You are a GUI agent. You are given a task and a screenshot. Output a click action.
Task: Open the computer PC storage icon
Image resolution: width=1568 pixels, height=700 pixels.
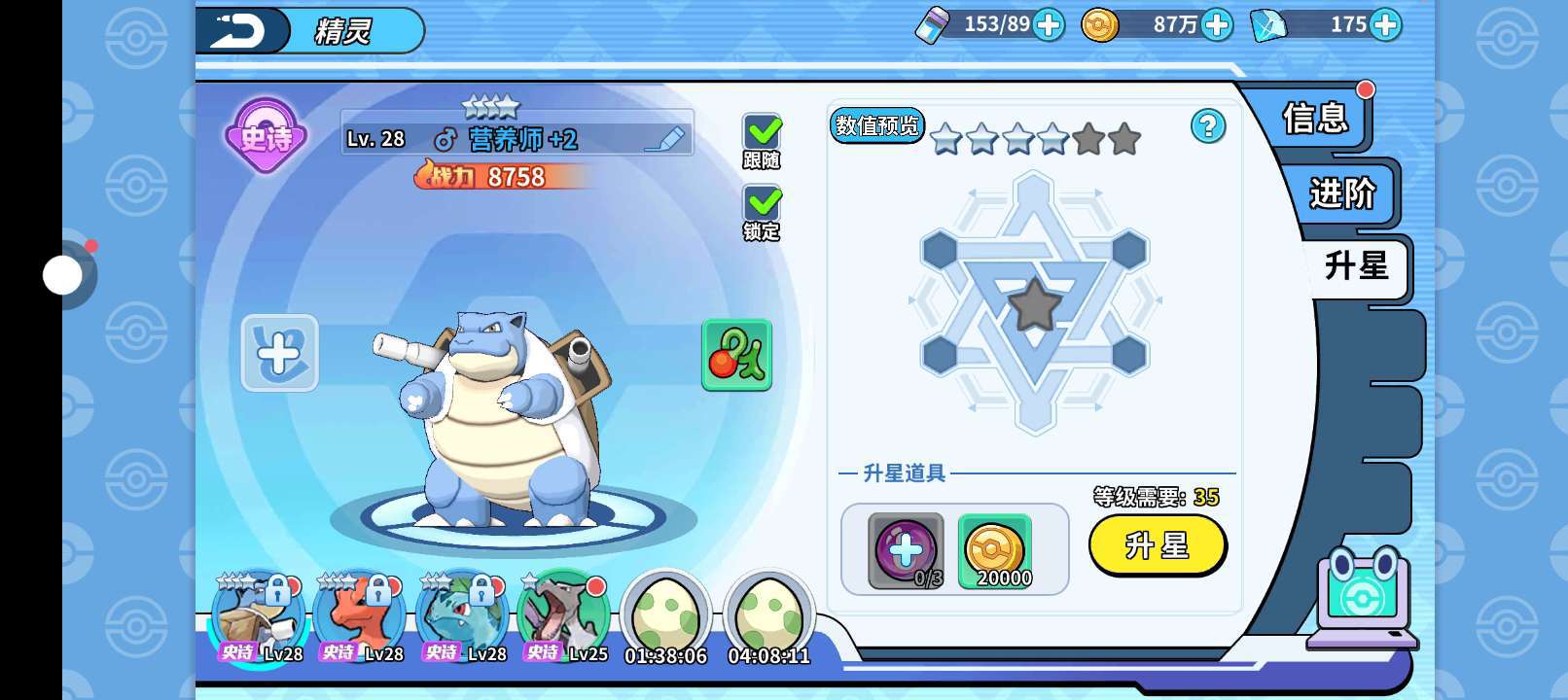pos(1362,598)
